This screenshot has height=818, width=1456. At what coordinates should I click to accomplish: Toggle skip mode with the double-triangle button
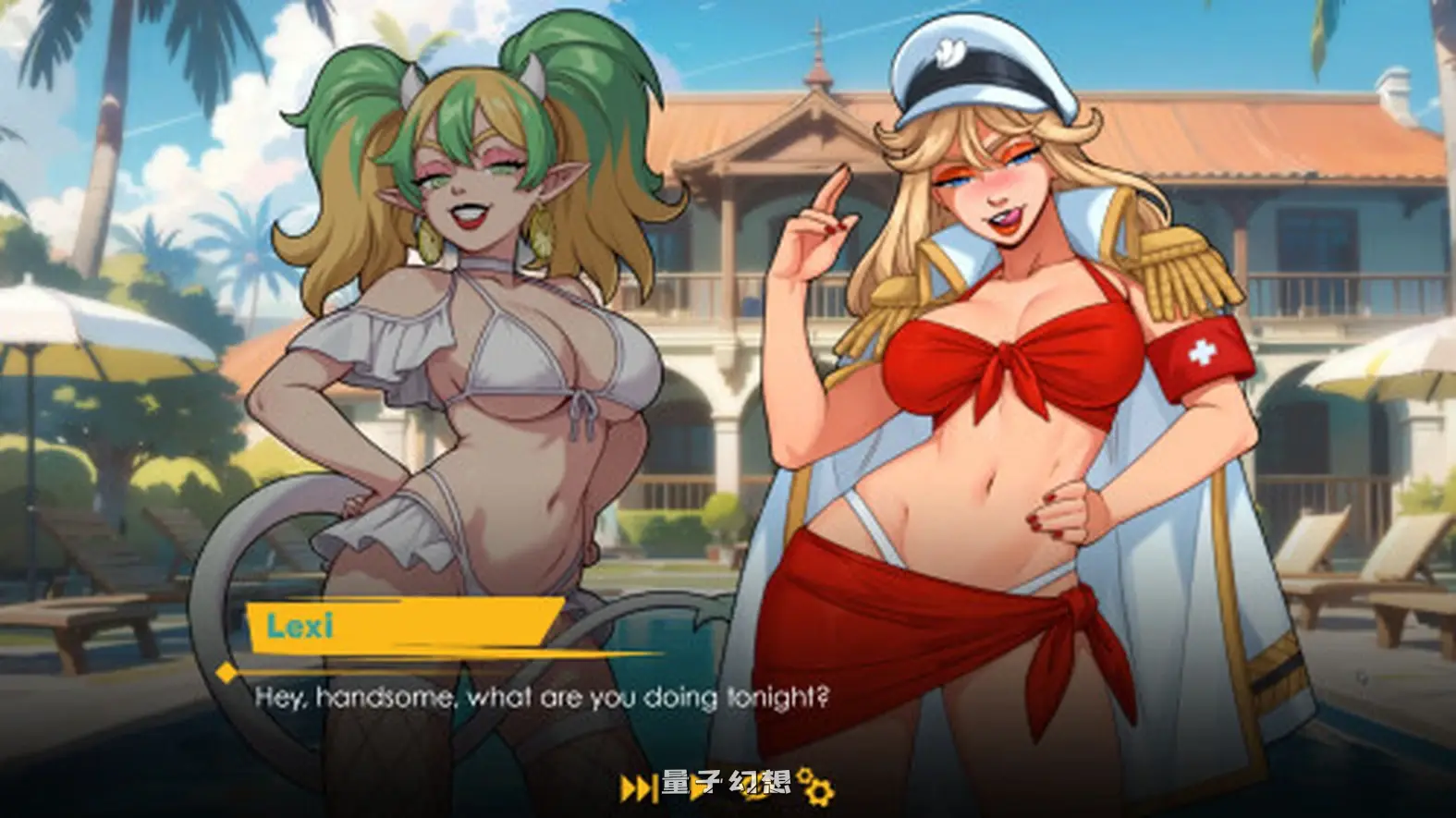[x=636, y=787]
